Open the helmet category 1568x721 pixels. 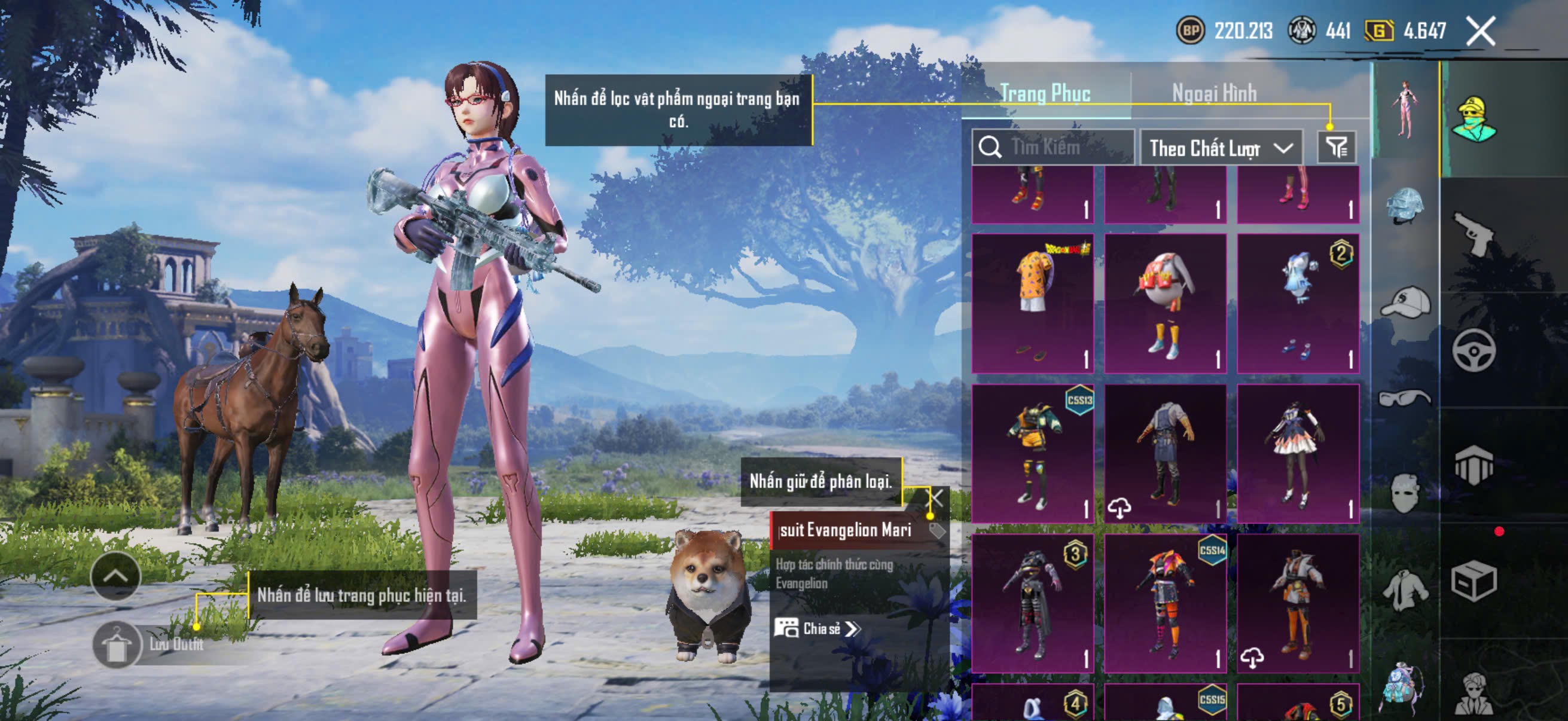coord(1405,206)
